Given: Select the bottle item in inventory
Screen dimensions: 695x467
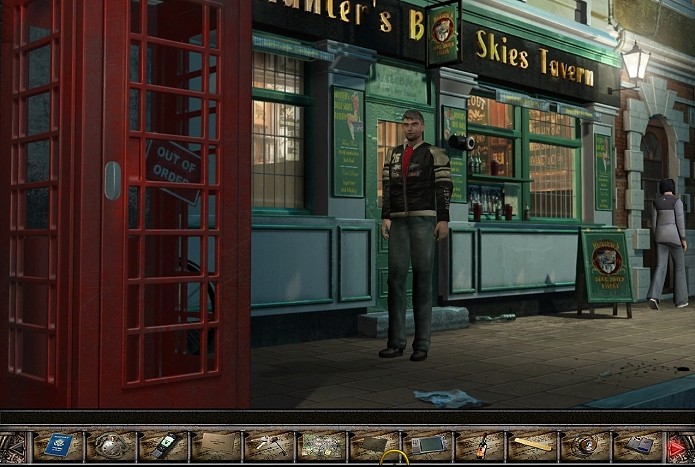Looking at the screenshot, I should (x=480, y=445).
